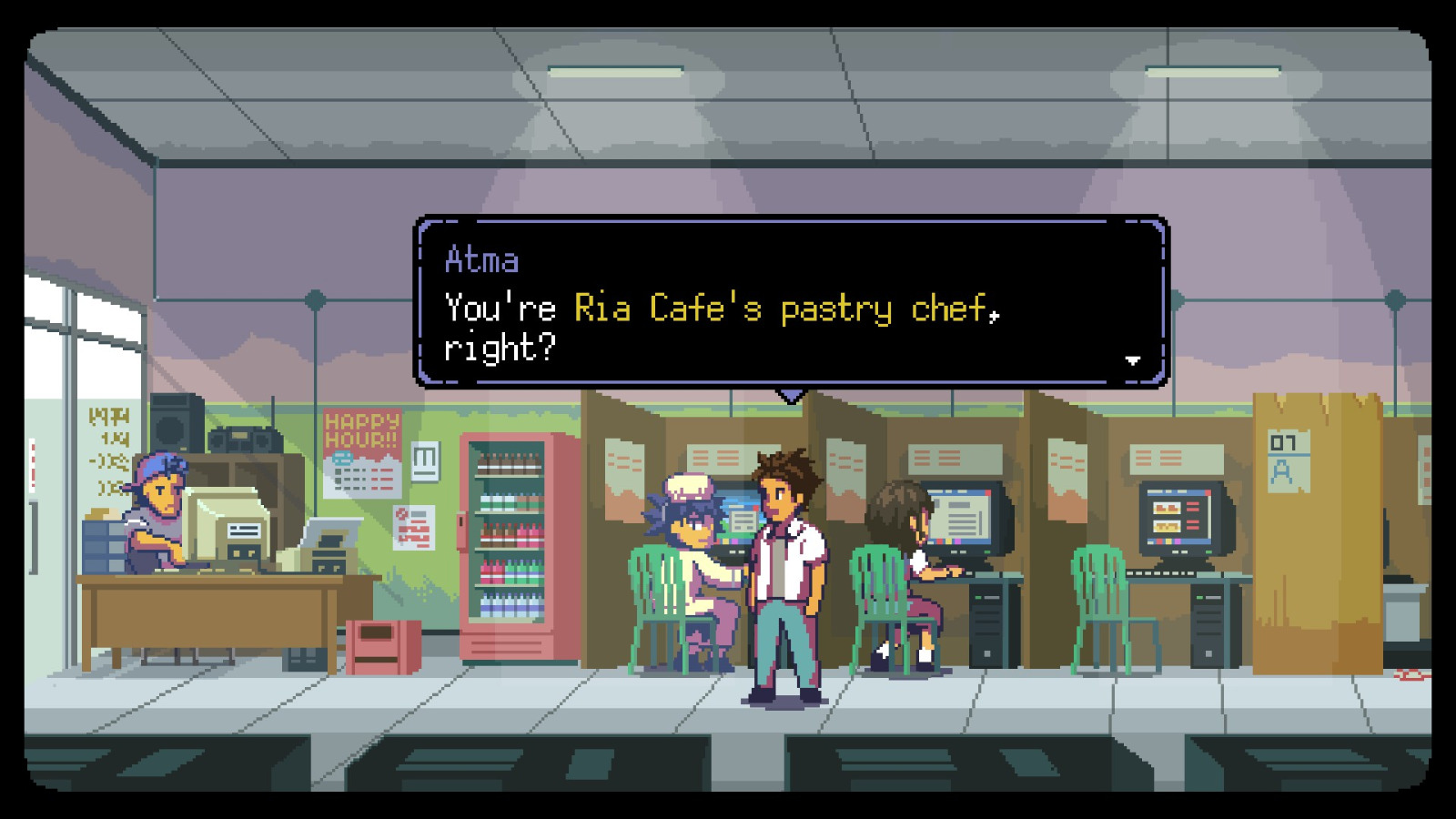
Task: Advance dialogue with the down arrow indicator
Action: tap(1133, 360)
